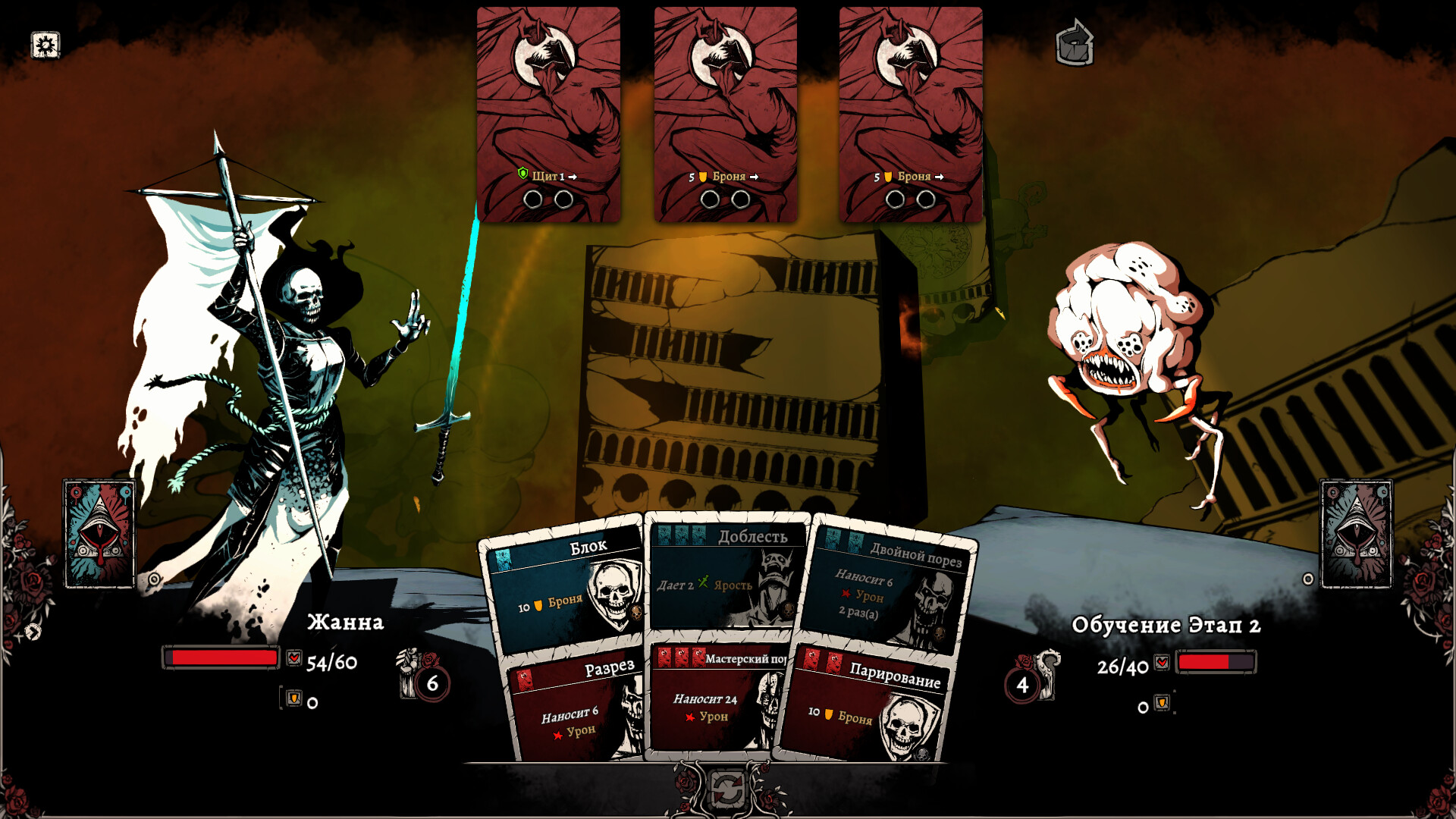This screenshot has height=819, width=1456.
Task: Click the arrow cube icon
Action: (x=1075, y=43)
